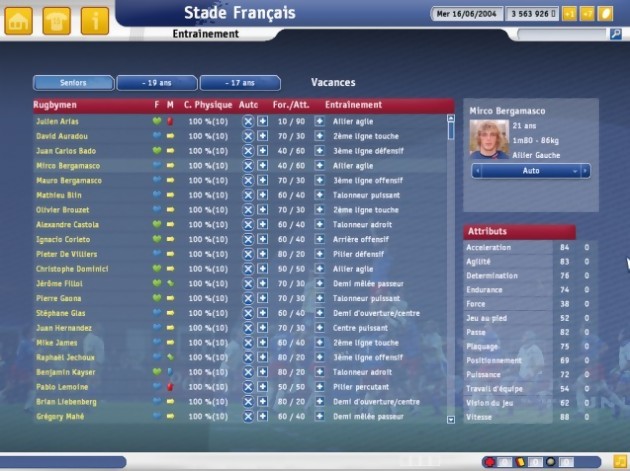Sort players by the C. Physique column

click(x=206, y=104)
